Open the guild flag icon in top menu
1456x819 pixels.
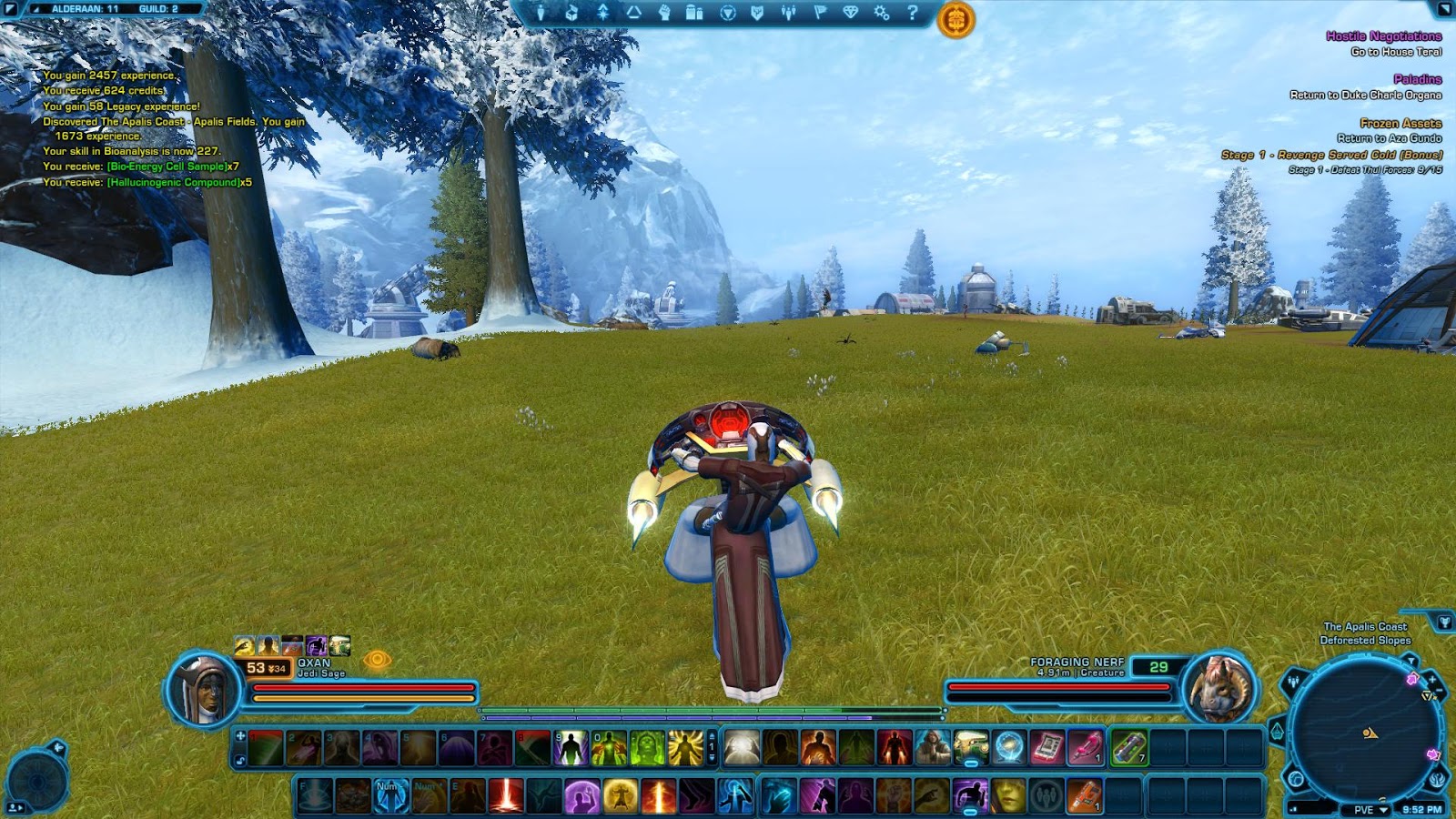[x=820, y=13]
